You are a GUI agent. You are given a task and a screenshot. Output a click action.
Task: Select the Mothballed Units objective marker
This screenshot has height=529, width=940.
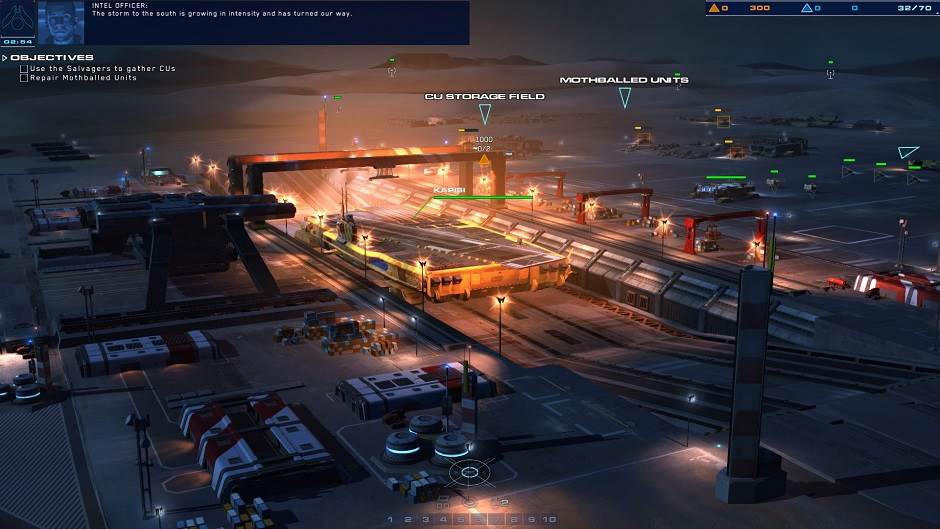point(625,96)
